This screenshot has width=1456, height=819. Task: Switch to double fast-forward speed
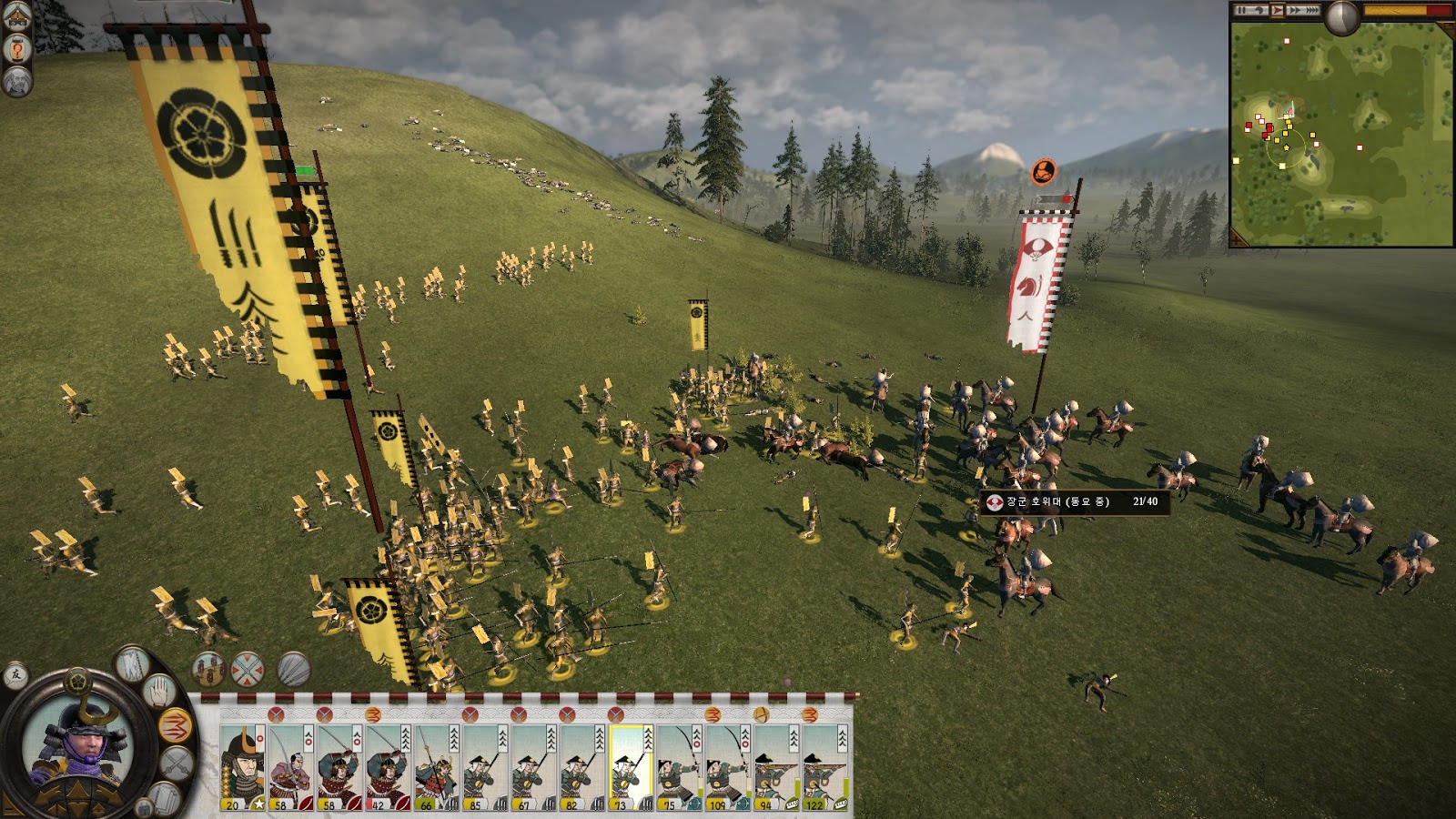pyautogui.click(x=1295, y=10)
